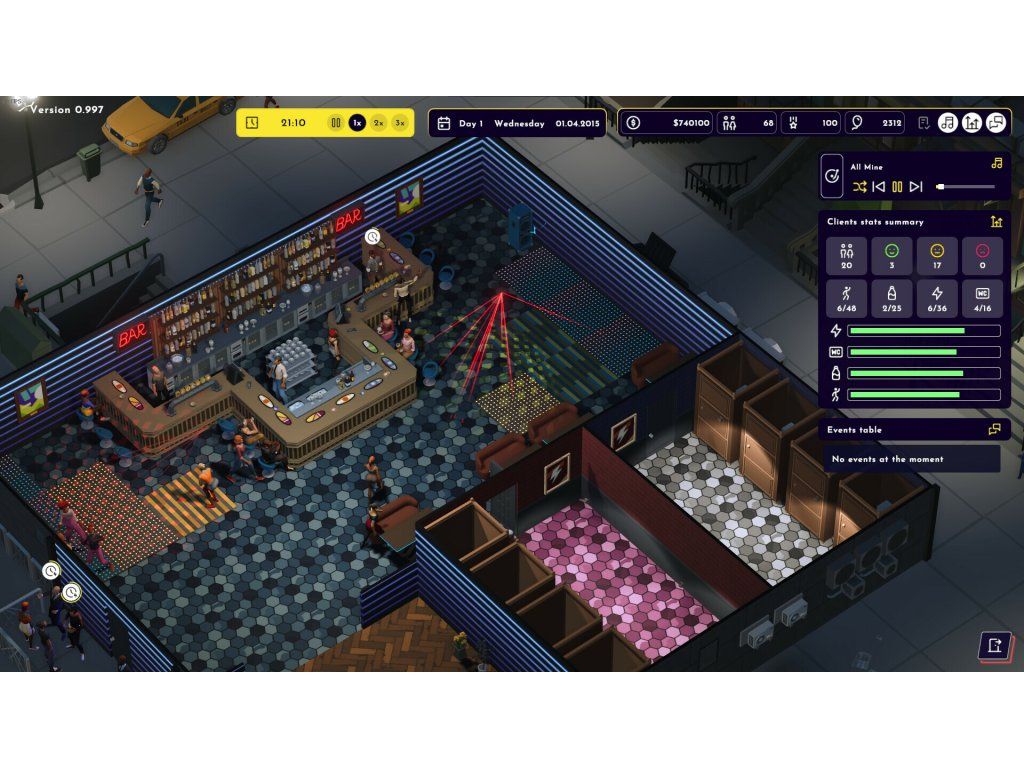Set game speed to 2x
Viewport: 1024px width, 768px height.
379,123
